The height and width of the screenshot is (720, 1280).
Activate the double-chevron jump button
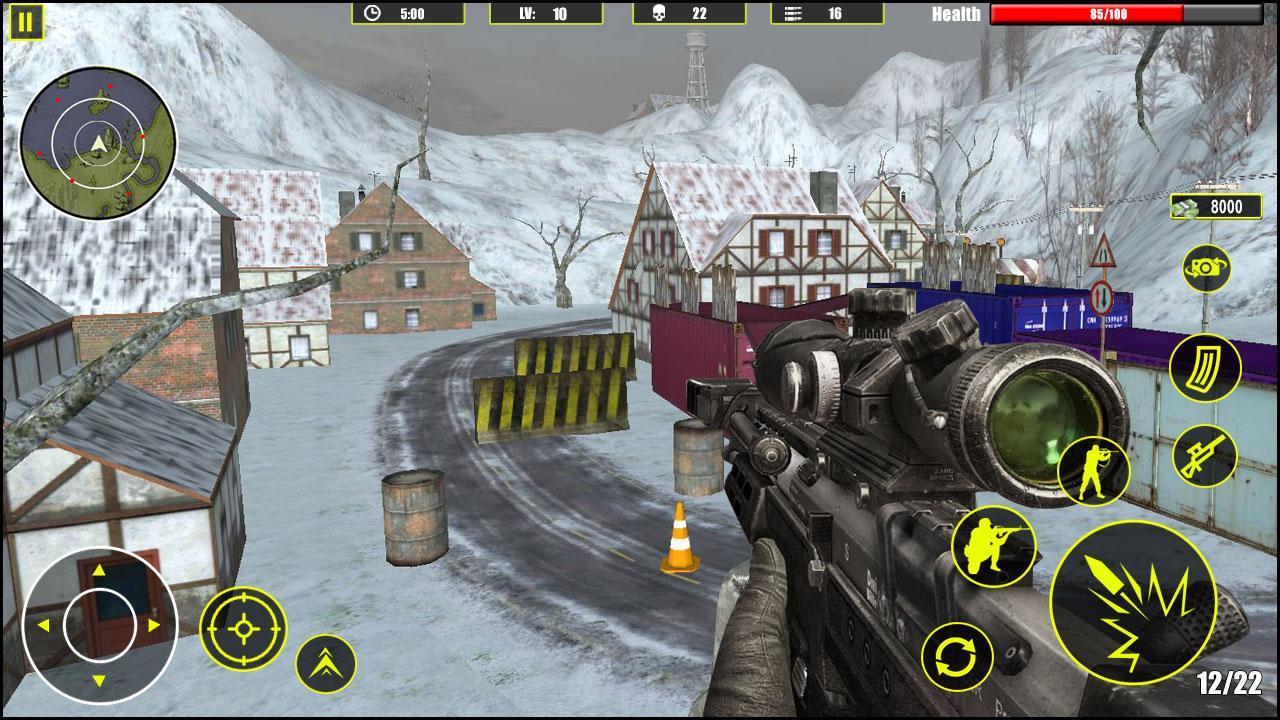click(x=326, y=663)
